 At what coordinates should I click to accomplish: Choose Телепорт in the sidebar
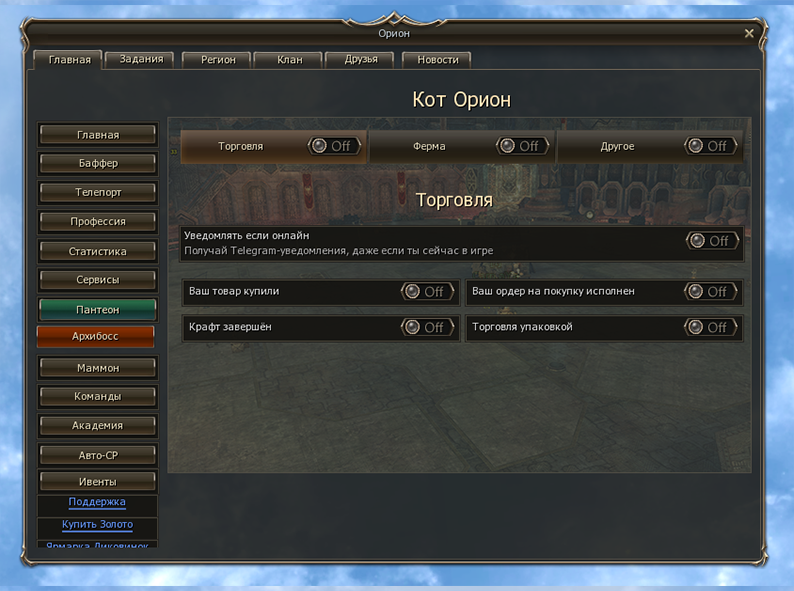click(98, 192)
